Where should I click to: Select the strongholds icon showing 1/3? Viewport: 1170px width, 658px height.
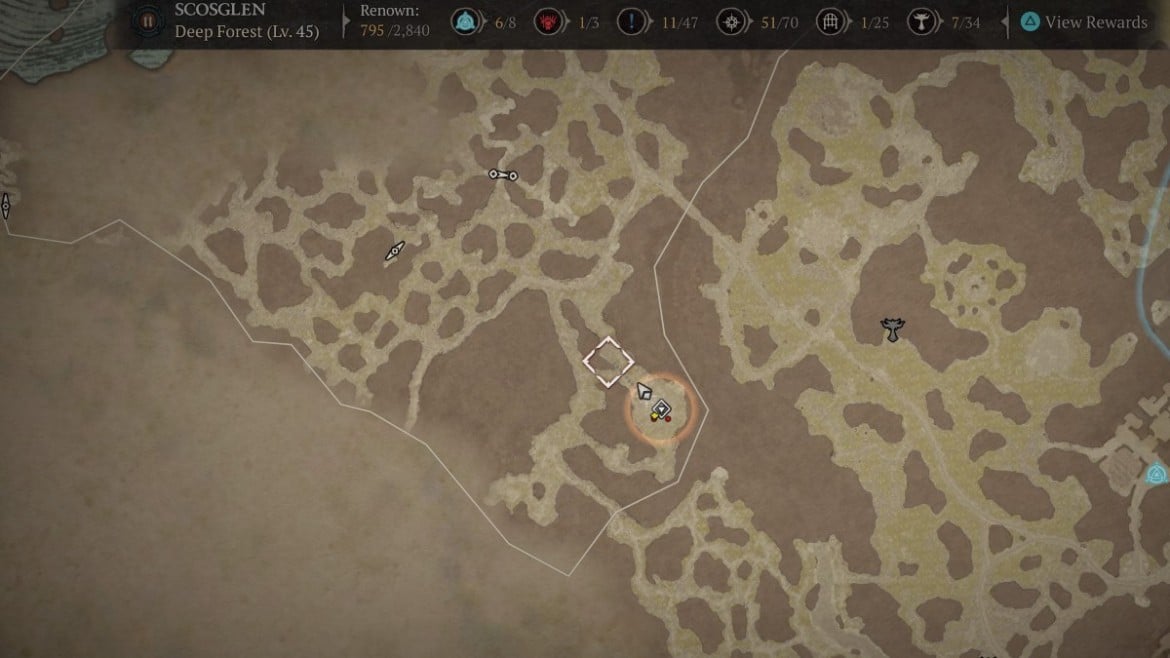tap(547, 22)
